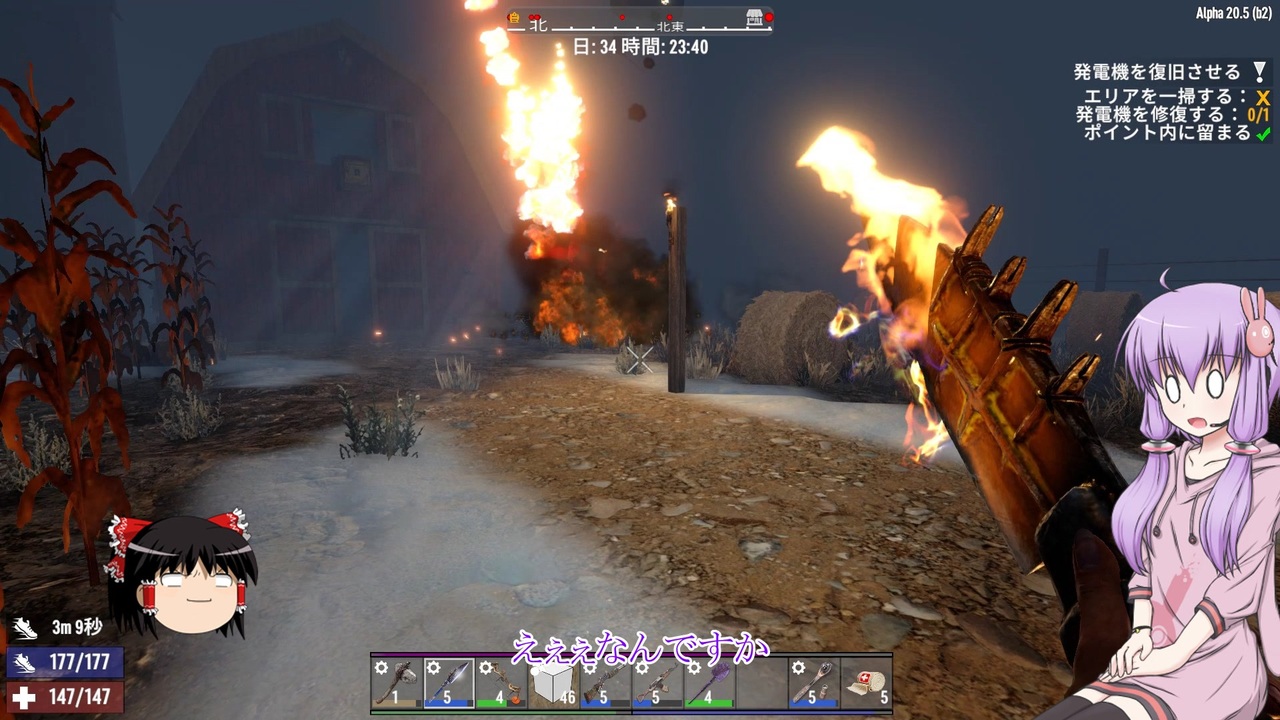Select the spear hotbar slot
Image resolution: width=1280 pixels, height=720 pixels.
tap(449, 684)
